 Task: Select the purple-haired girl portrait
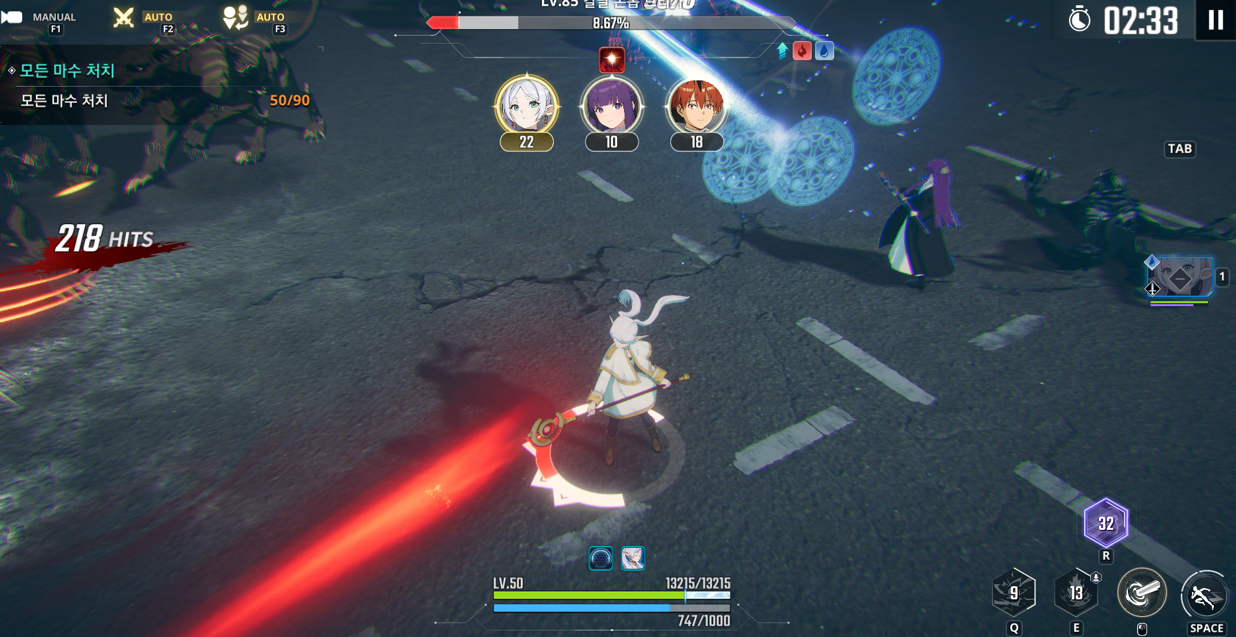(x=611, y=106)
